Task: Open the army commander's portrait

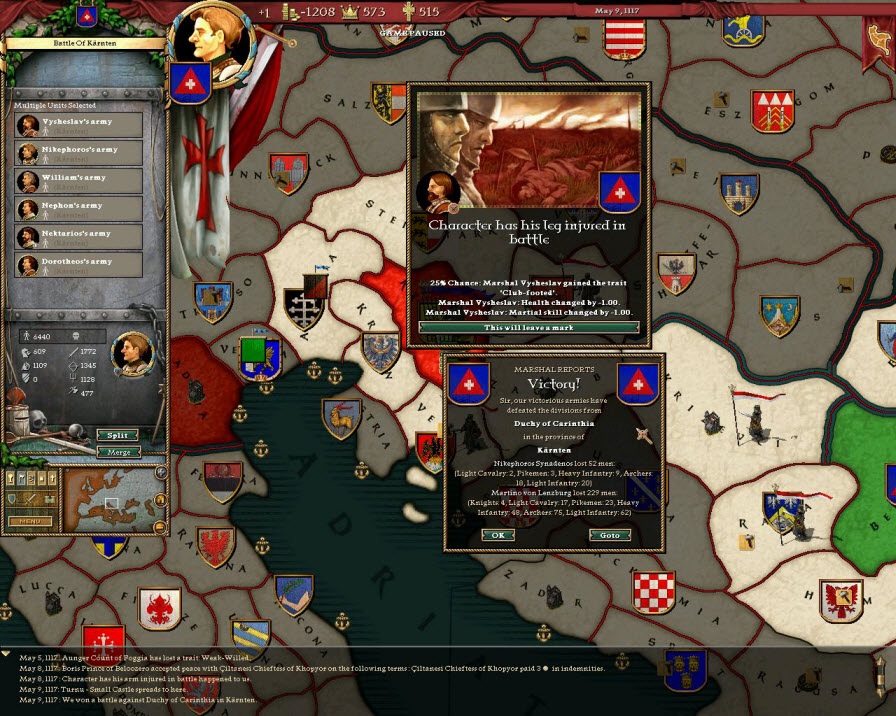Action: pyautogui.click(x=132, y=351)
